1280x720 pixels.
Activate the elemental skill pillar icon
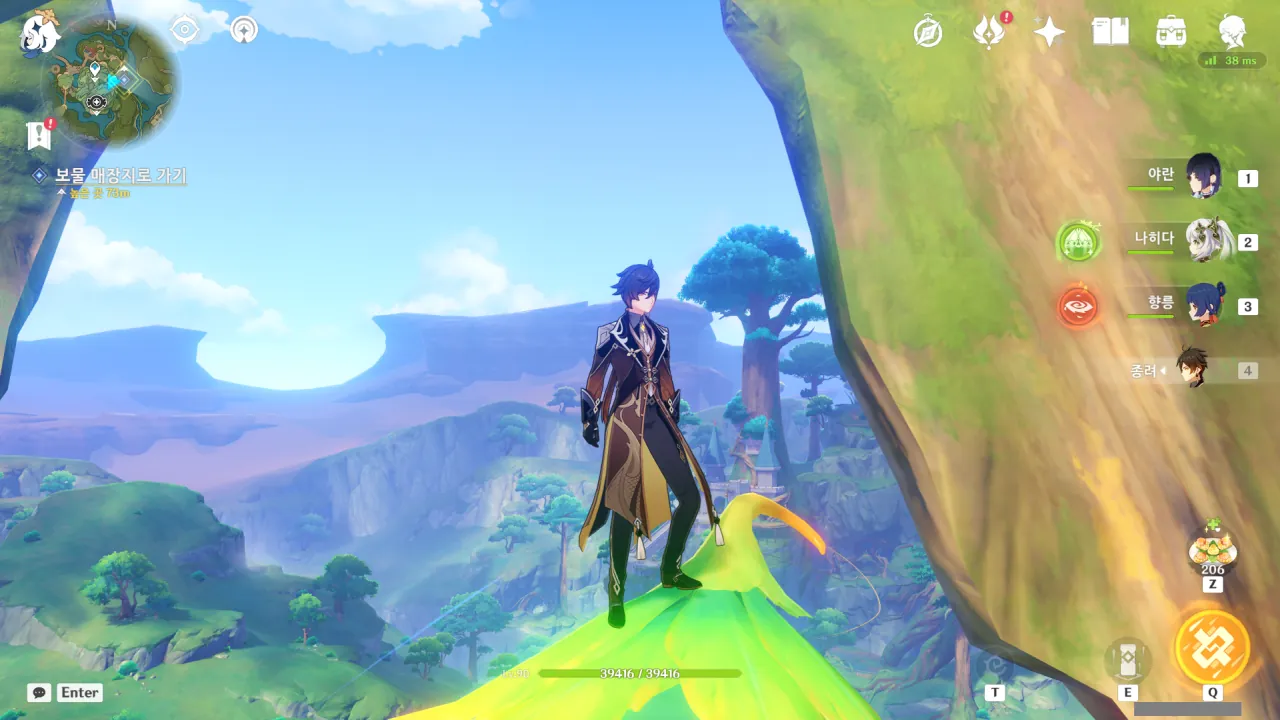coord(1127,661)
